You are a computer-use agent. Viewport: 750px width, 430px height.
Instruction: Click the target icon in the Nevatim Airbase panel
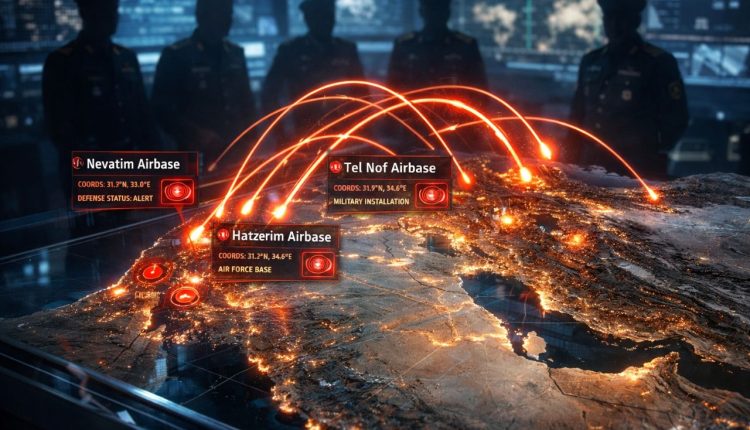[x=178, y=191]
